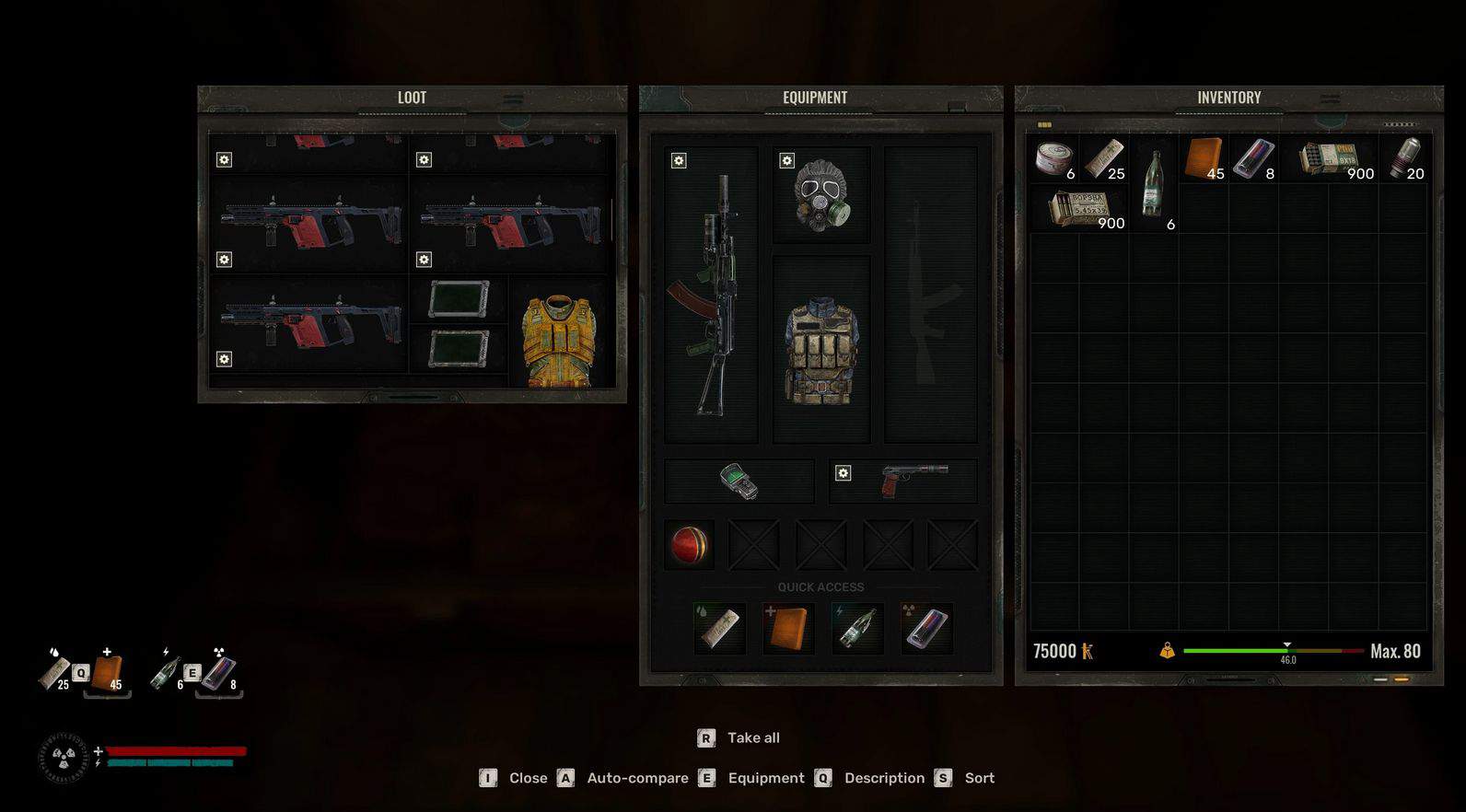
Task: Select the green ammo box in inventory
Action: 1329,158
